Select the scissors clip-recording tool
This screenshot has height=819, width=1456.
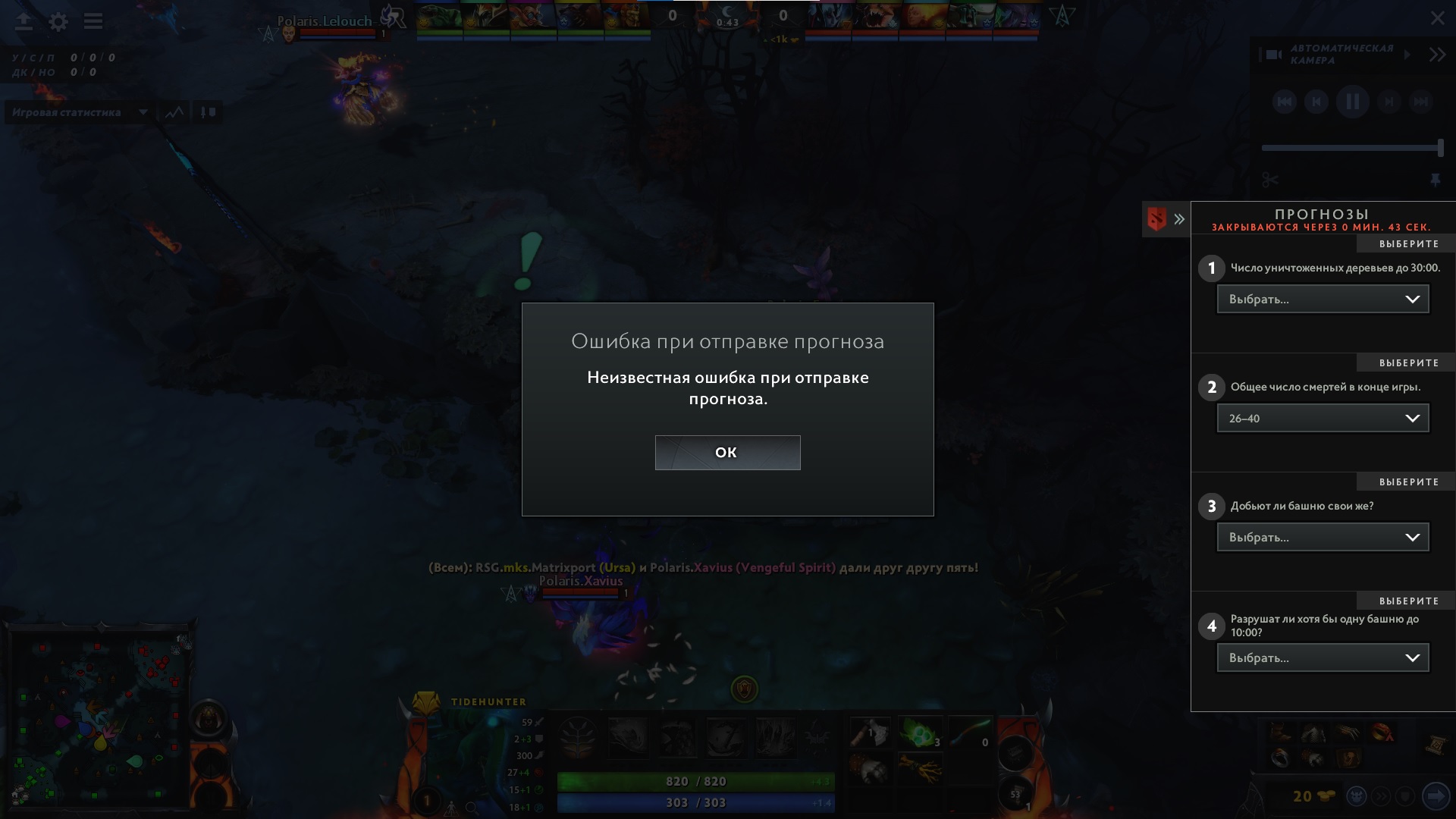1269,180
